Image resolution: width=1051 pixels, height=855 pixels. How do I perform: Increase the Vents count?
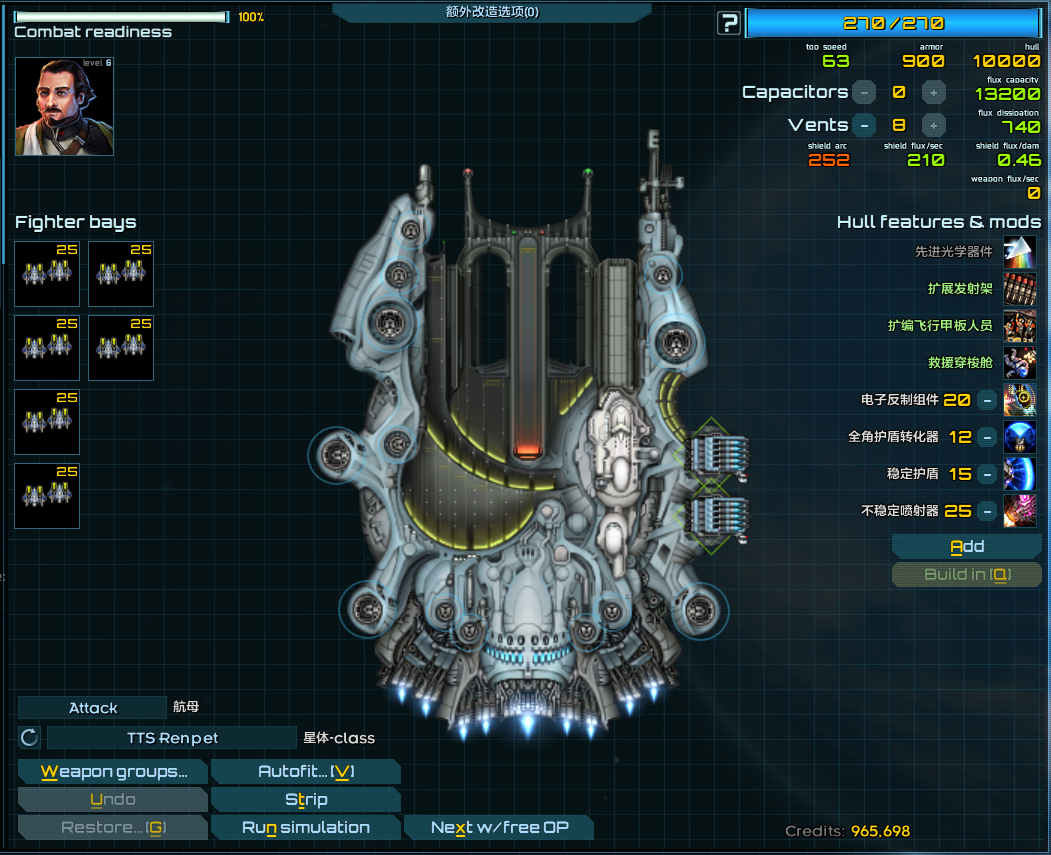[x=933, y=126]
